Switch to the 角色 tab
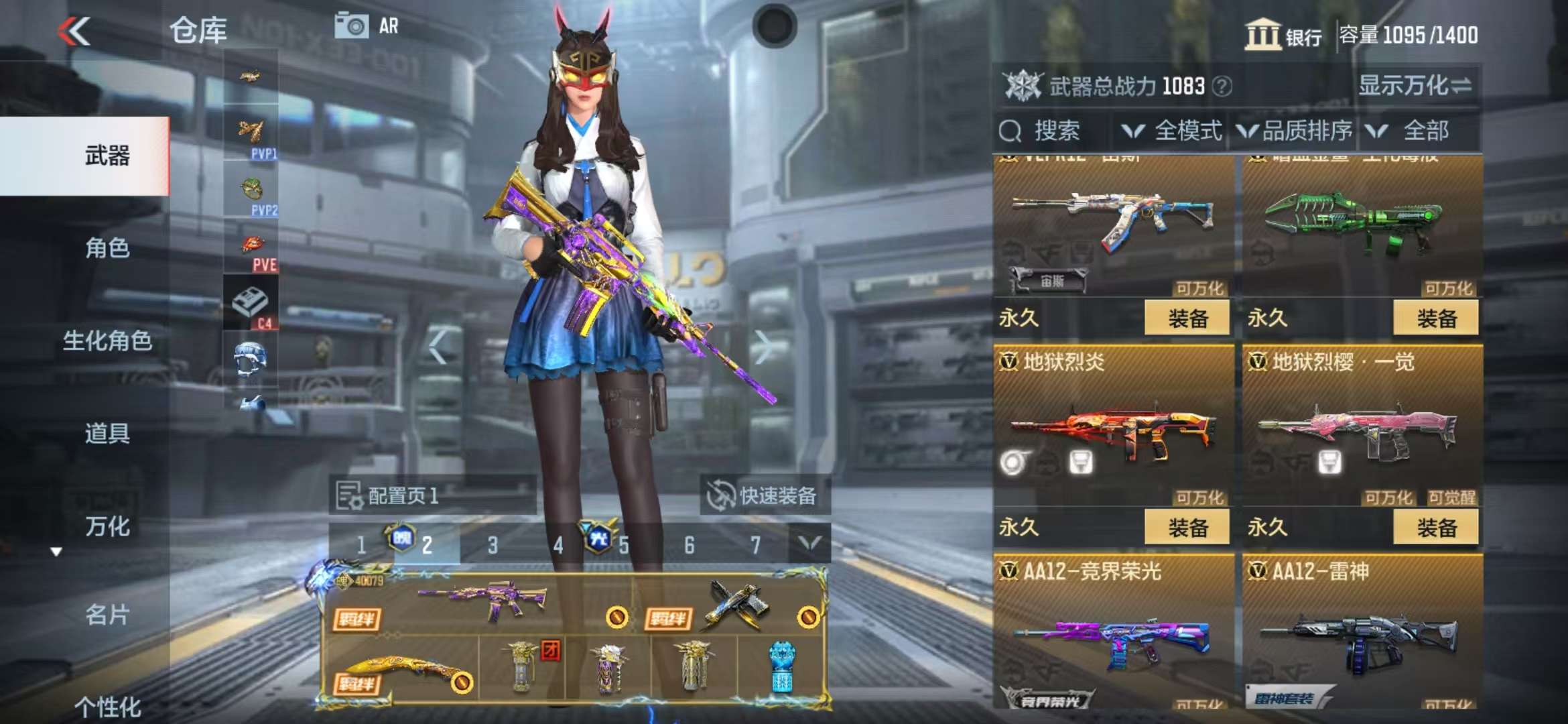This screenshot has width=1568, height=724. [107, 248]
